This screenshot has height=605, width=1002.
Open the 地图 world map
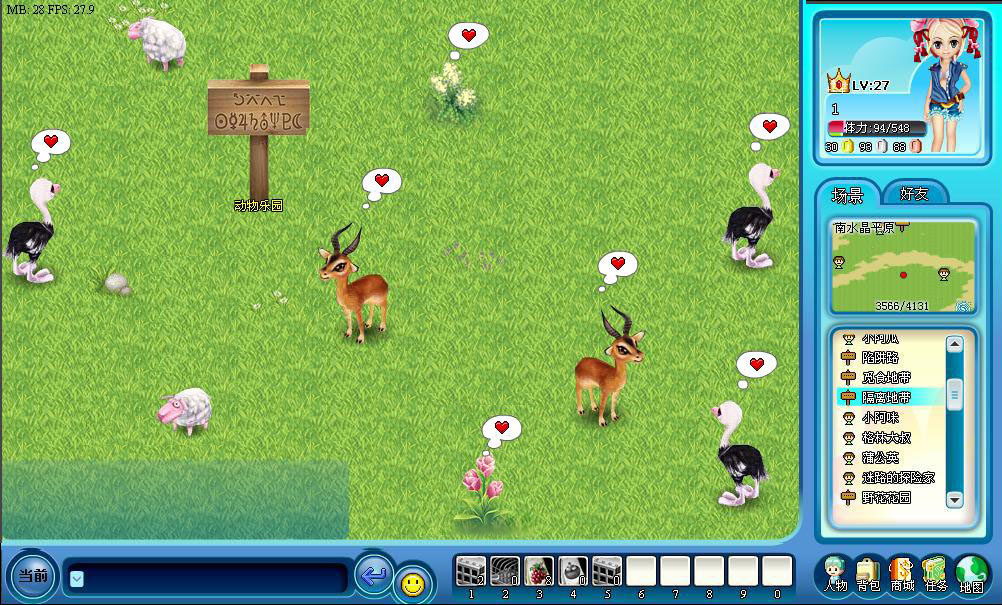(971, 573)
